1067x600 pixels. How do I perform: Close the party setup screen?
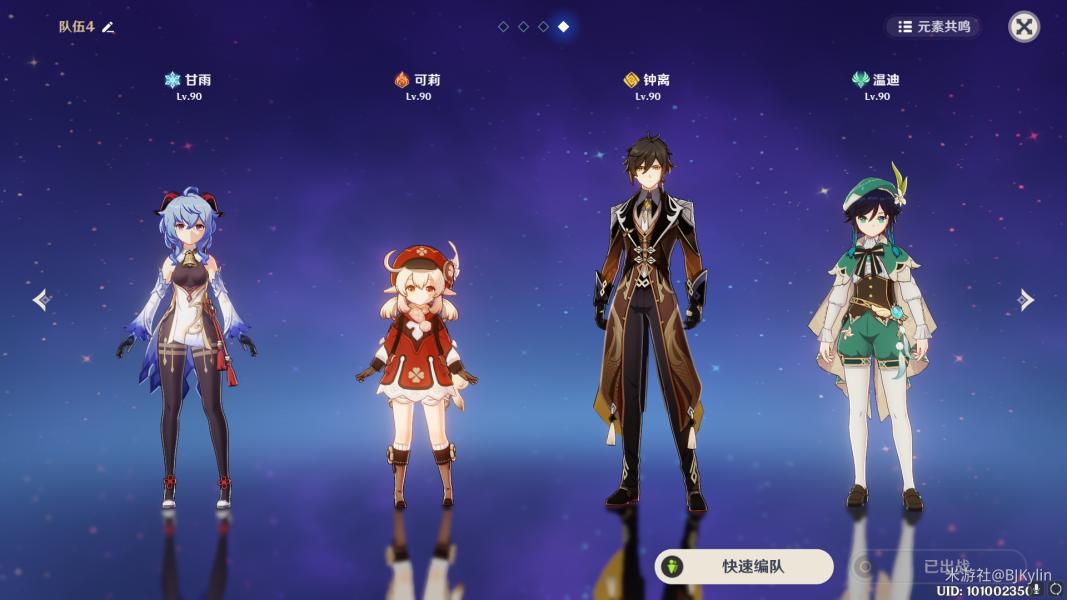(x=1023, y=26)
